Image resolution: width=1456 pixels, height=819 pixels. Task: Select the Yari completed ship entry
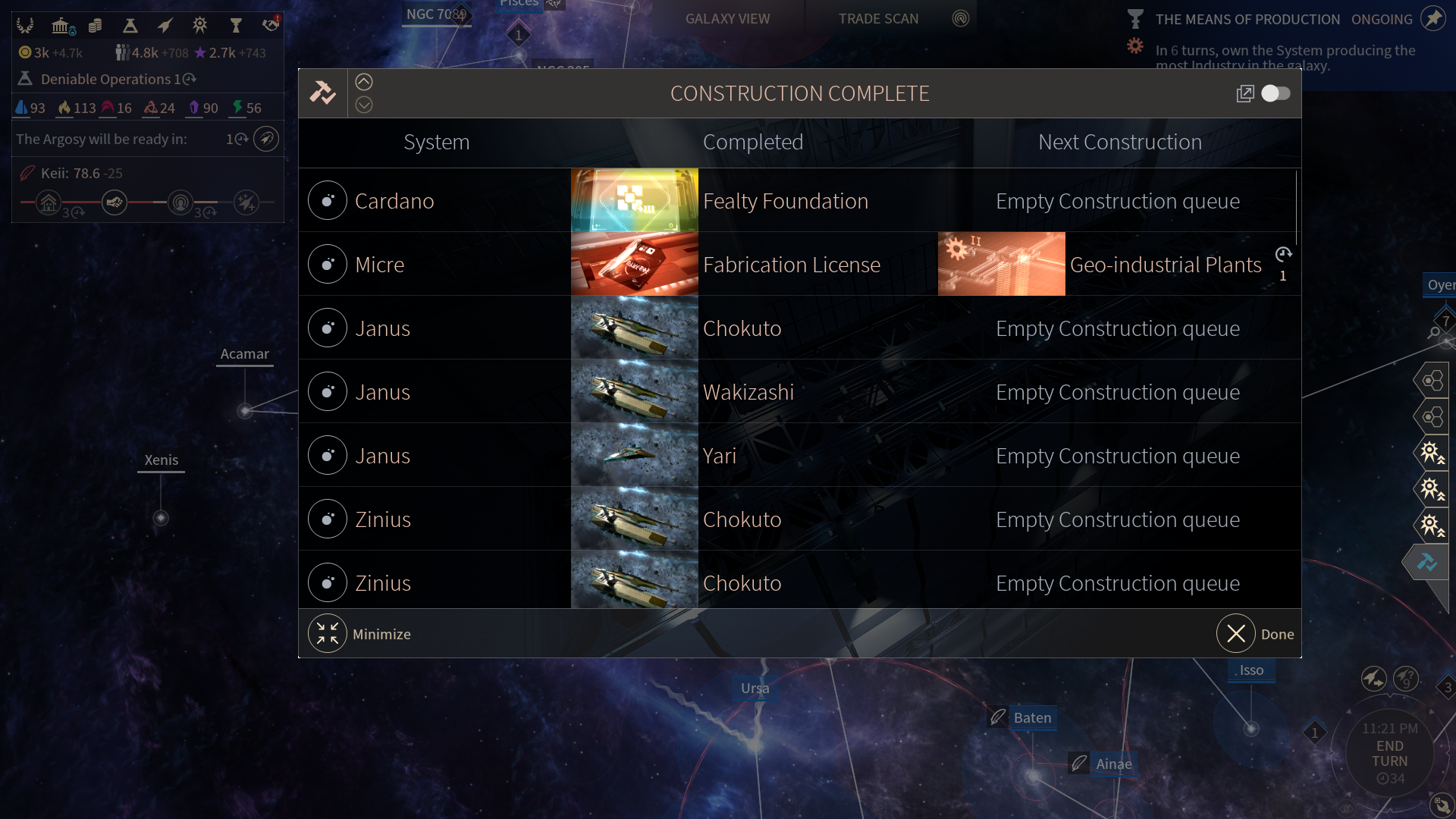(x=720, y=456)
